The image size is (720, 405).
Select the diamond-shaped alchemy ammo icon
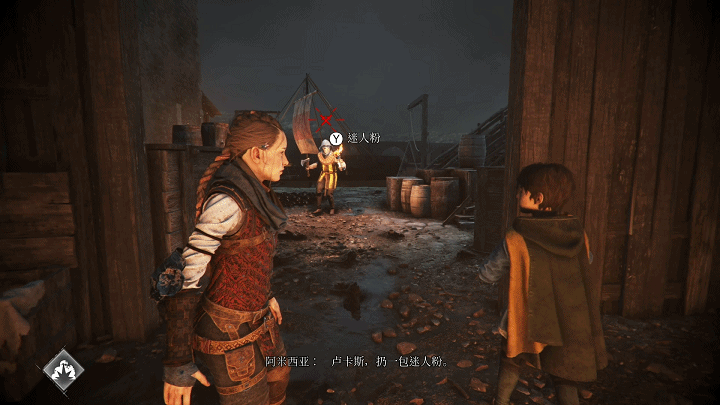point(63,369)
